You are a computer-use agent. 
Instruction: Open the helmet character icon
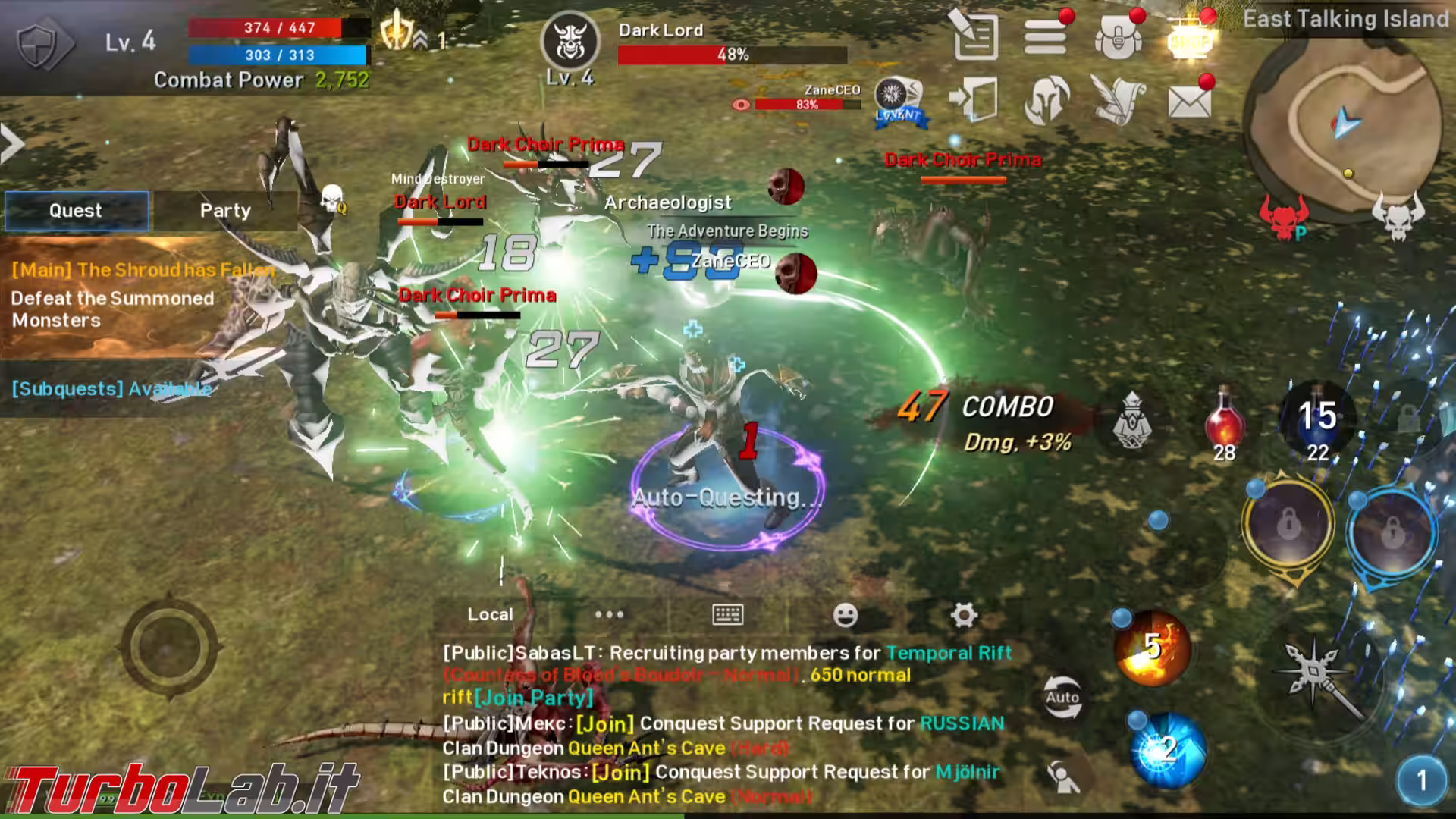tap(1046, 100)
